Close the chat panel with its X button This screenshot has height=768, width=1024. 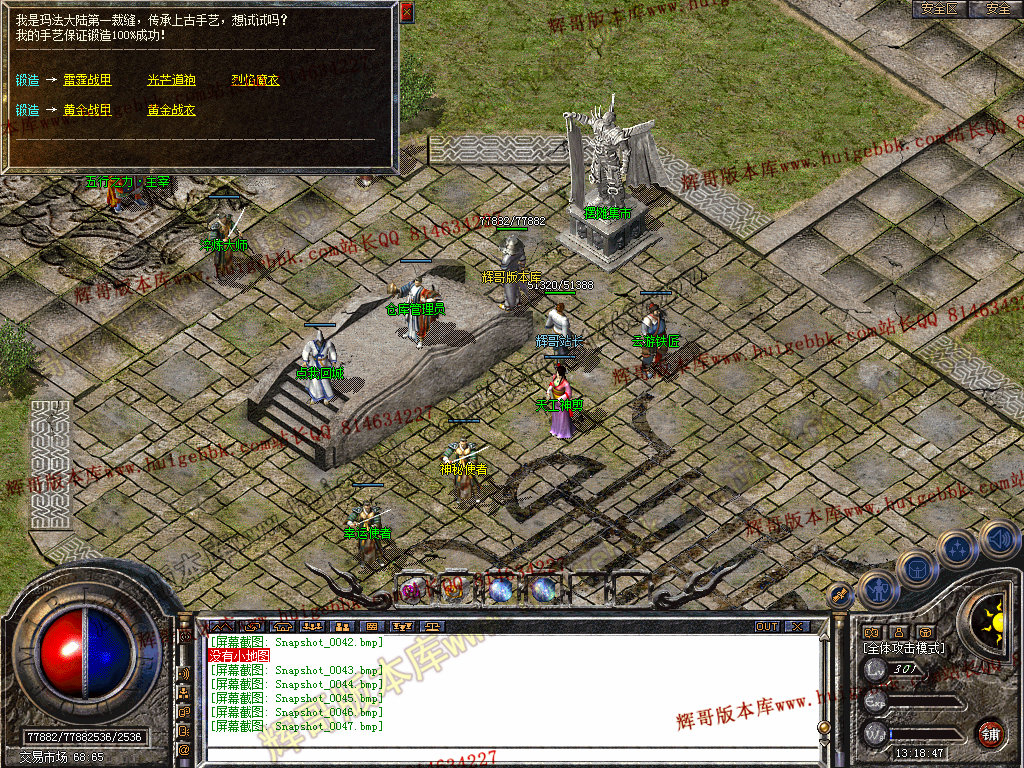point(796,627)
